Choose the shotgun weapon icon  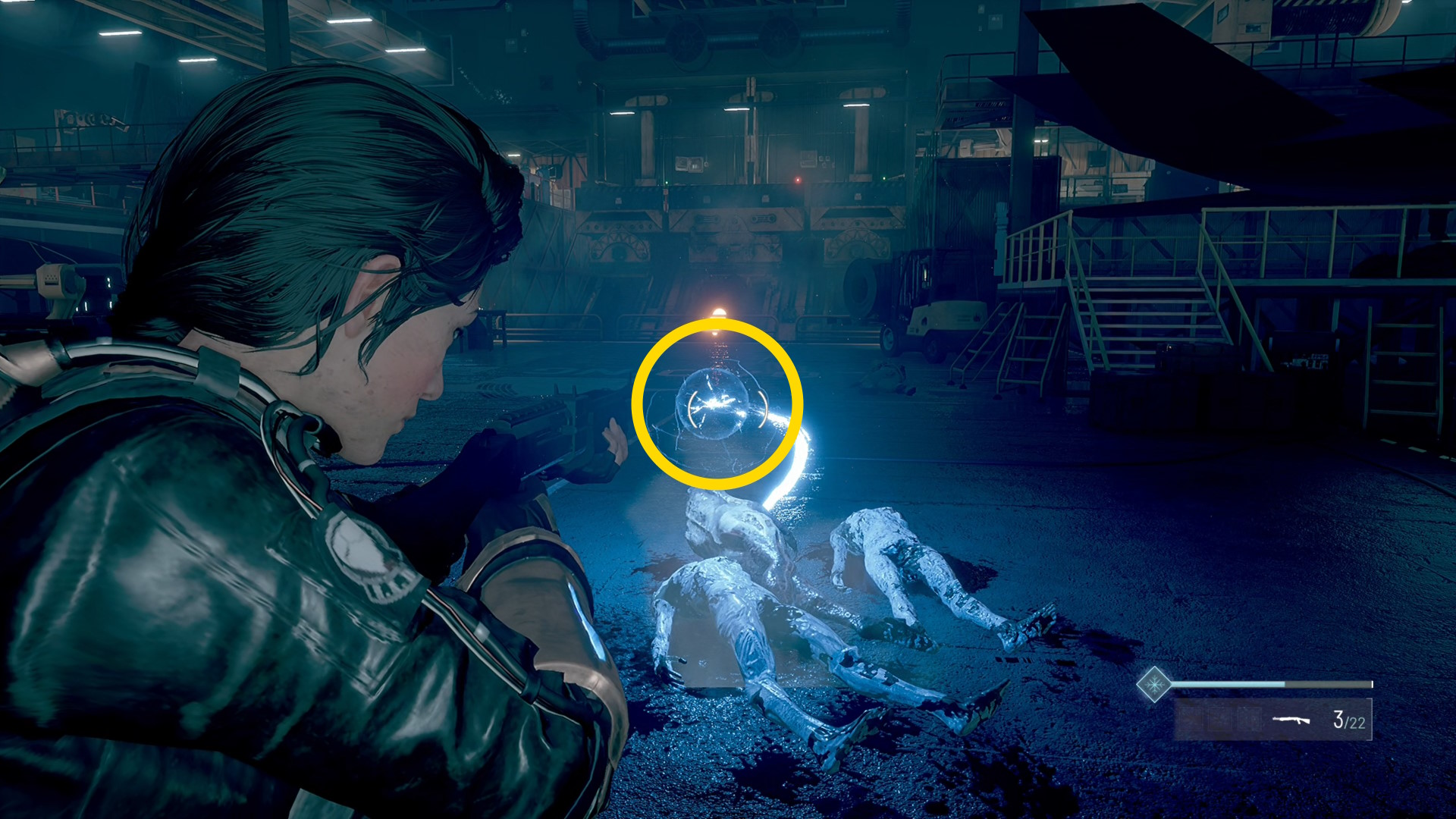(1291, 719)
